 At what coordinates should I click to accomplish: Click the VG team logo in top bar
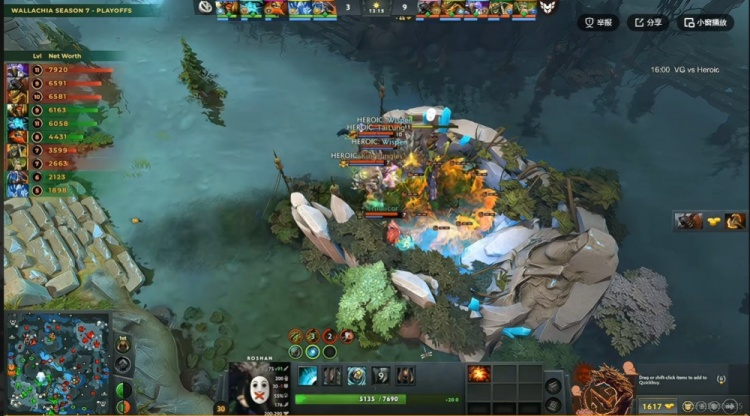205,8
